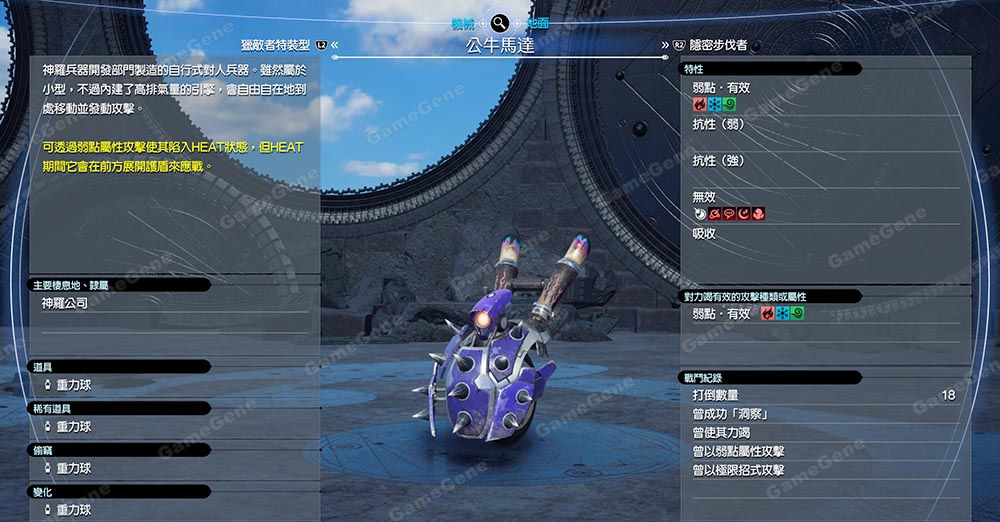Select the 曾使其力竭 record row
The image size is (1000, 522).
pos(823,432)
